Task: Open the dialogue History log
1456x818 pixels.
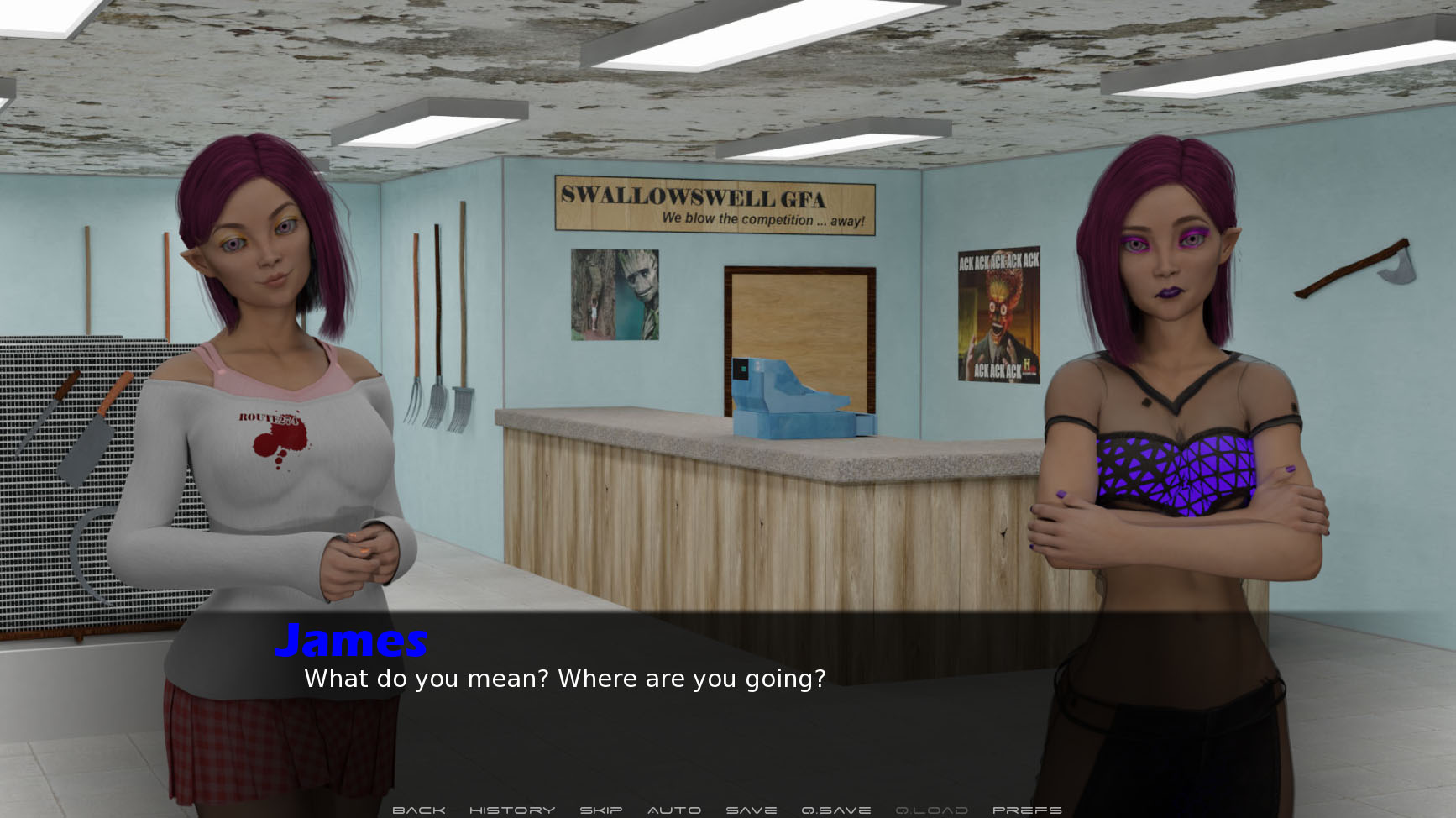Action: pos(512,810)
